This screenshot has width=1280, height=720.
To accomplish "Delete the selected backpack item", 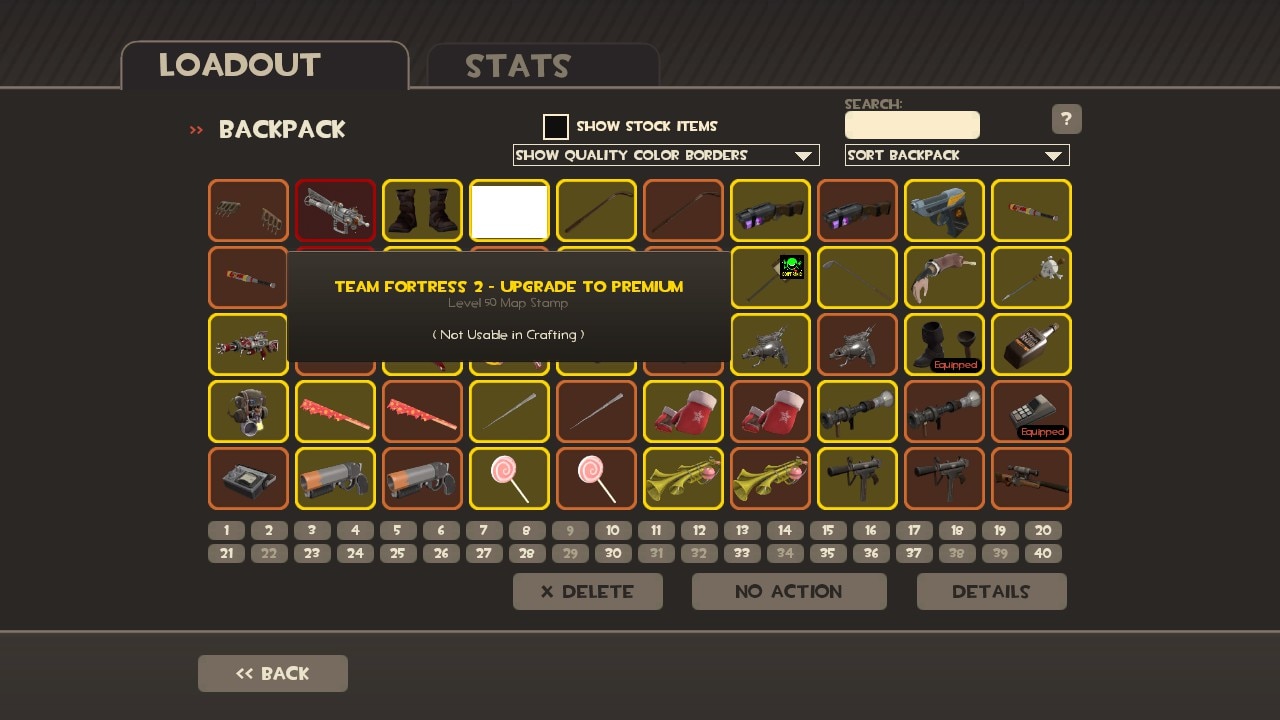I will pos(588,591).
